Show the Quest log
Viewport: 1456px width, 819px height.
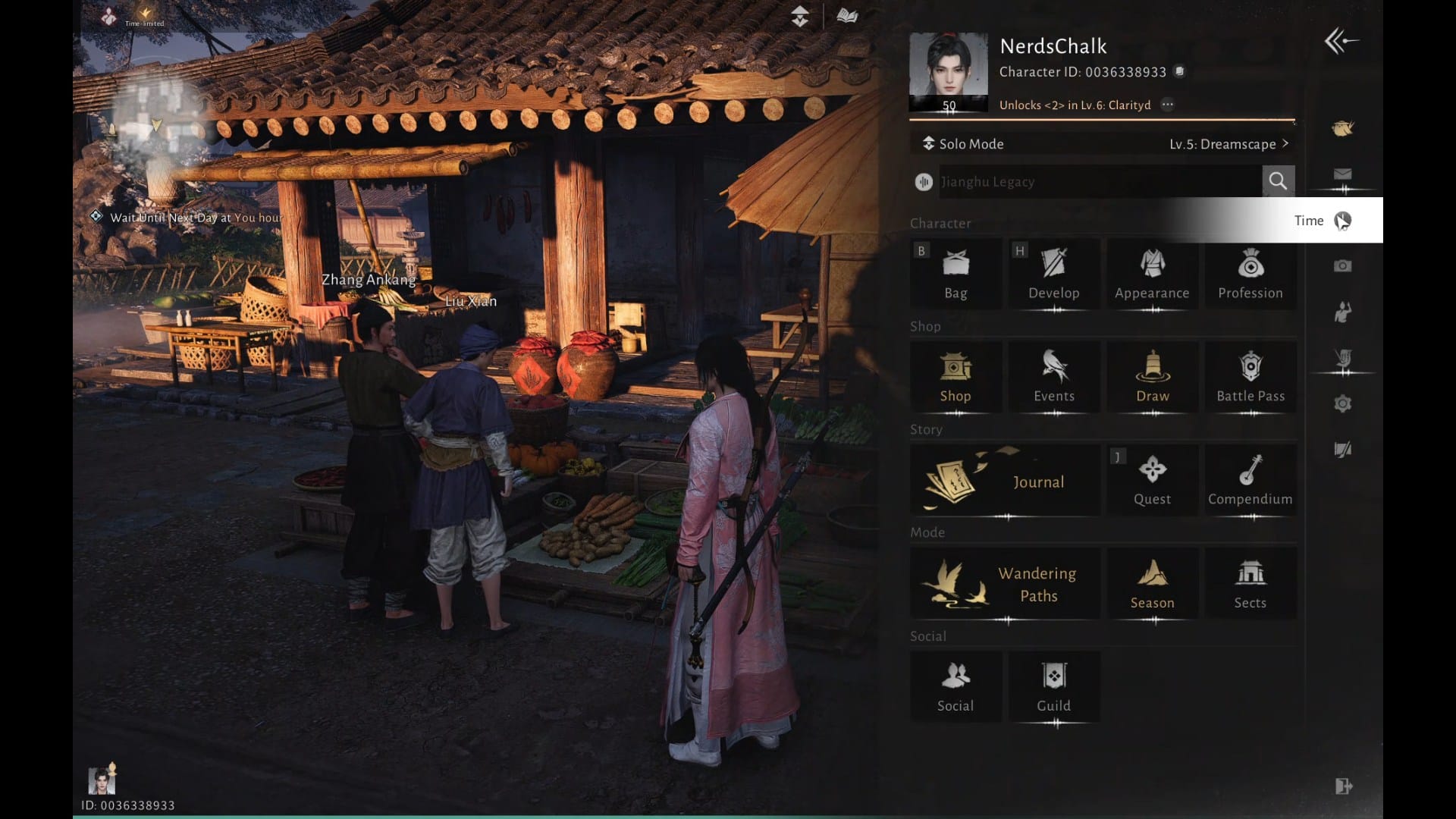1152,481
